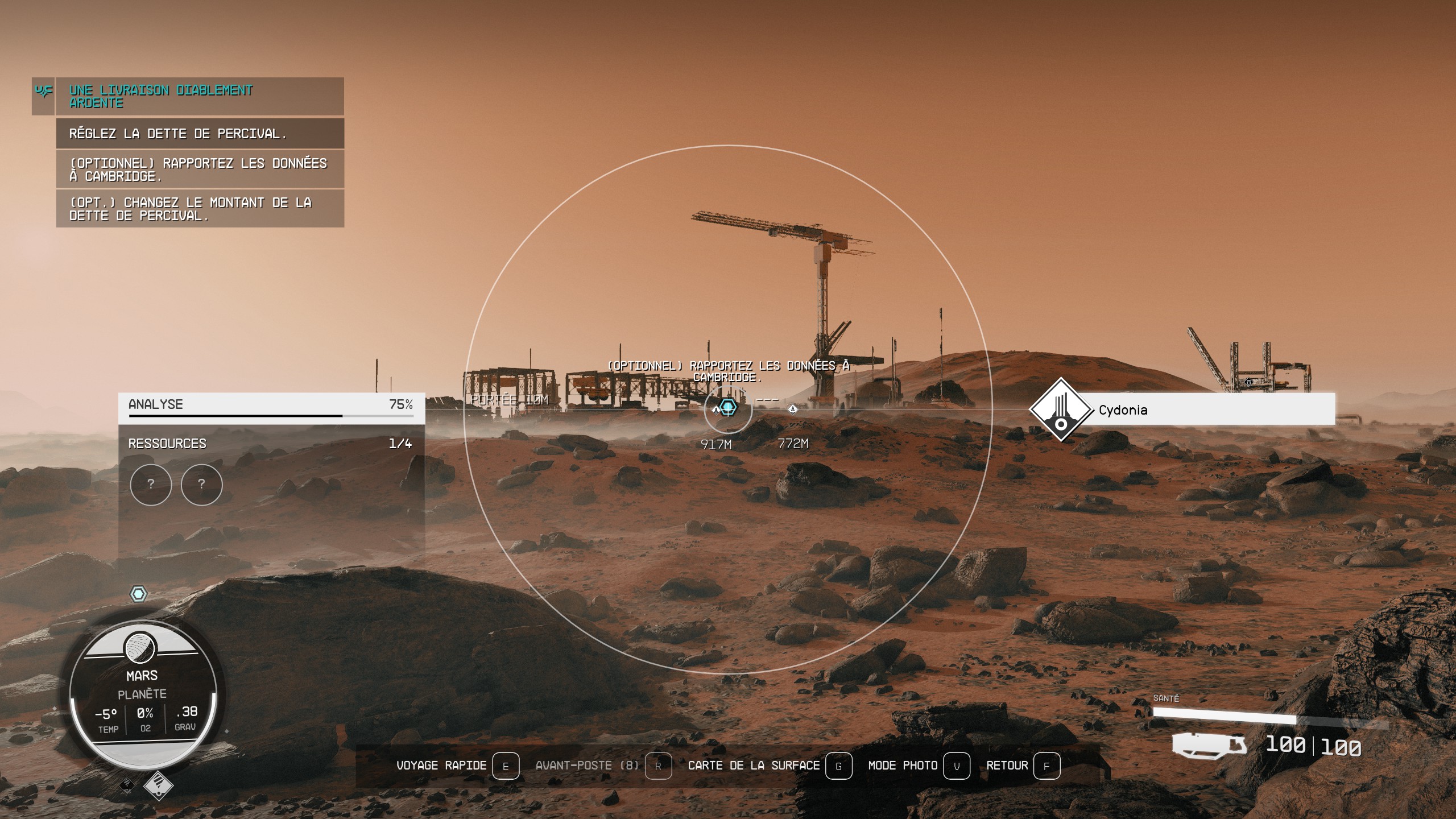This screenshot has width=1456, height=819.
Task: Open the Analyse progress panel
Action: point(271,408)
